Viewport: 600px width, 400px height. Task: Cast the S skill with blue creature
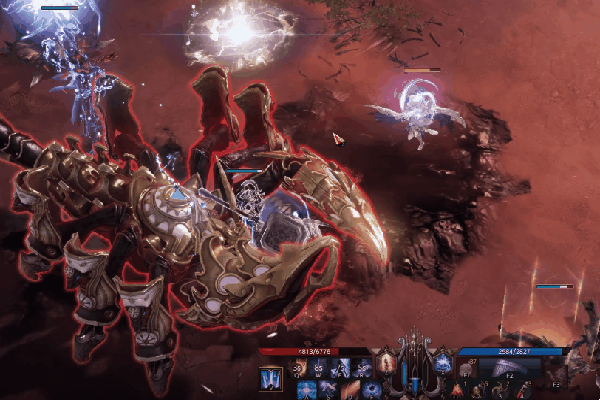(x=329, y=387)
